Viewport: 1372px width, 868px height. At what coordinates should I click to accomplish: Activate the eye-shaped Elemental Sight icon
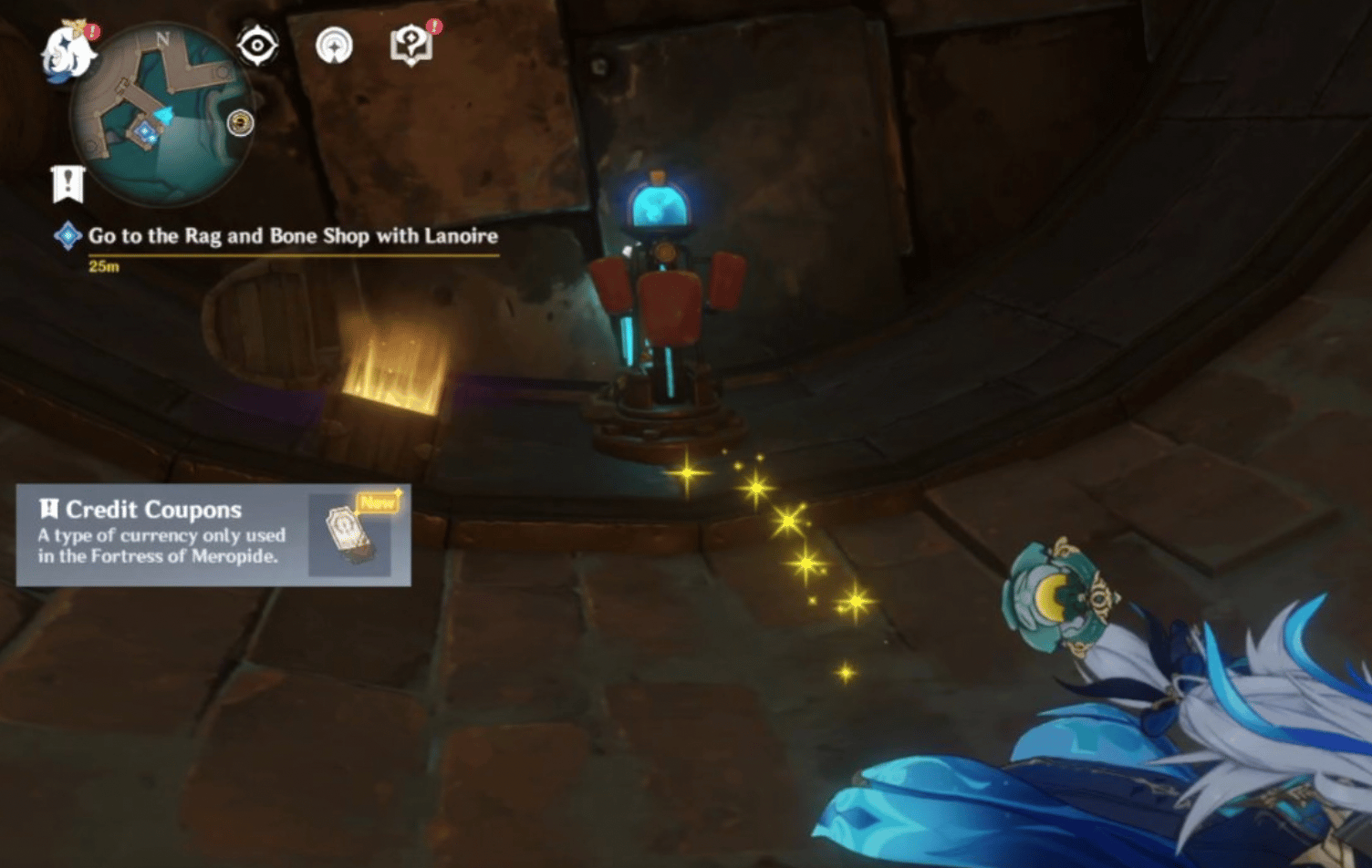[x=257, y=45]
